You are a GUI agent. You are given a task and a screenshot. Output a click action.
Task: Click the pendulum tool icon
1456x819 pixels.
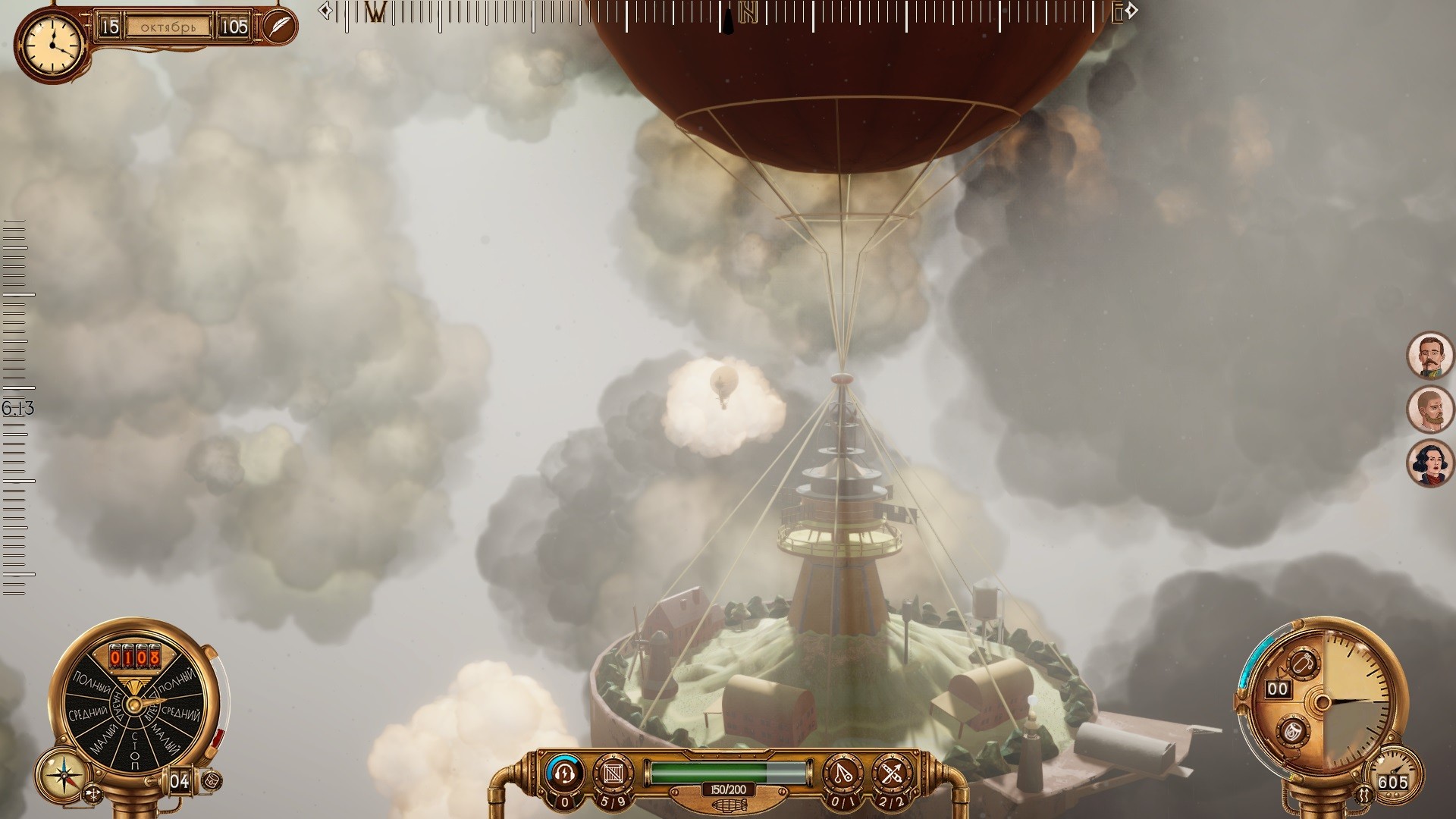[844, 773]
